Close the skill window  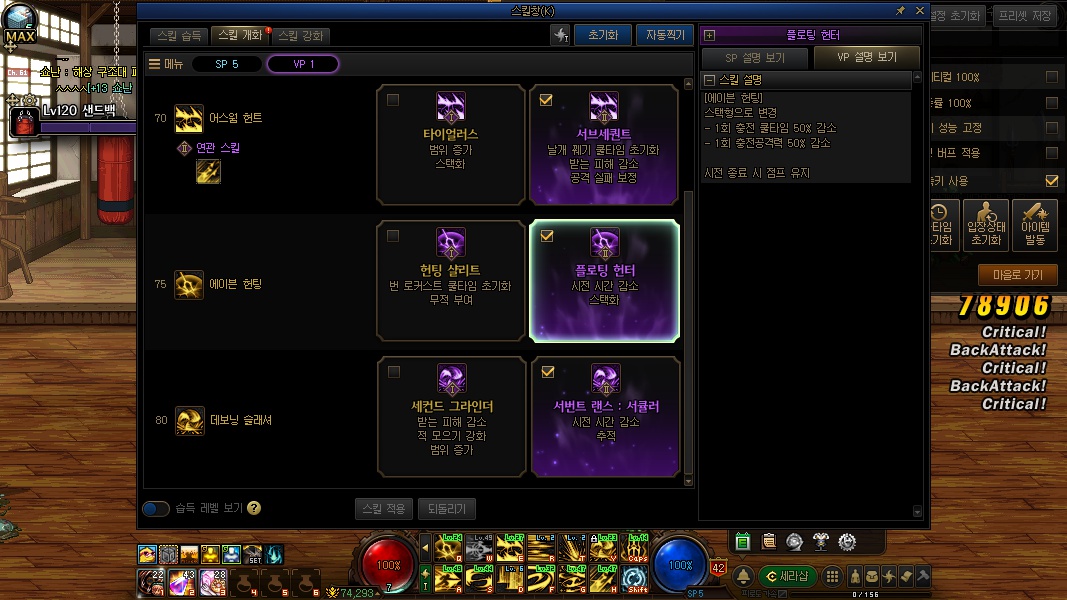coord(918,10)
